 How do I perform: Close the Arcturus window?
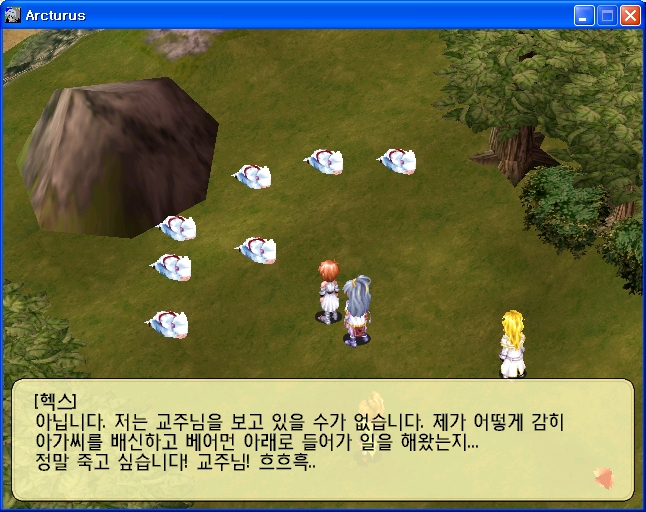(630, 15)
